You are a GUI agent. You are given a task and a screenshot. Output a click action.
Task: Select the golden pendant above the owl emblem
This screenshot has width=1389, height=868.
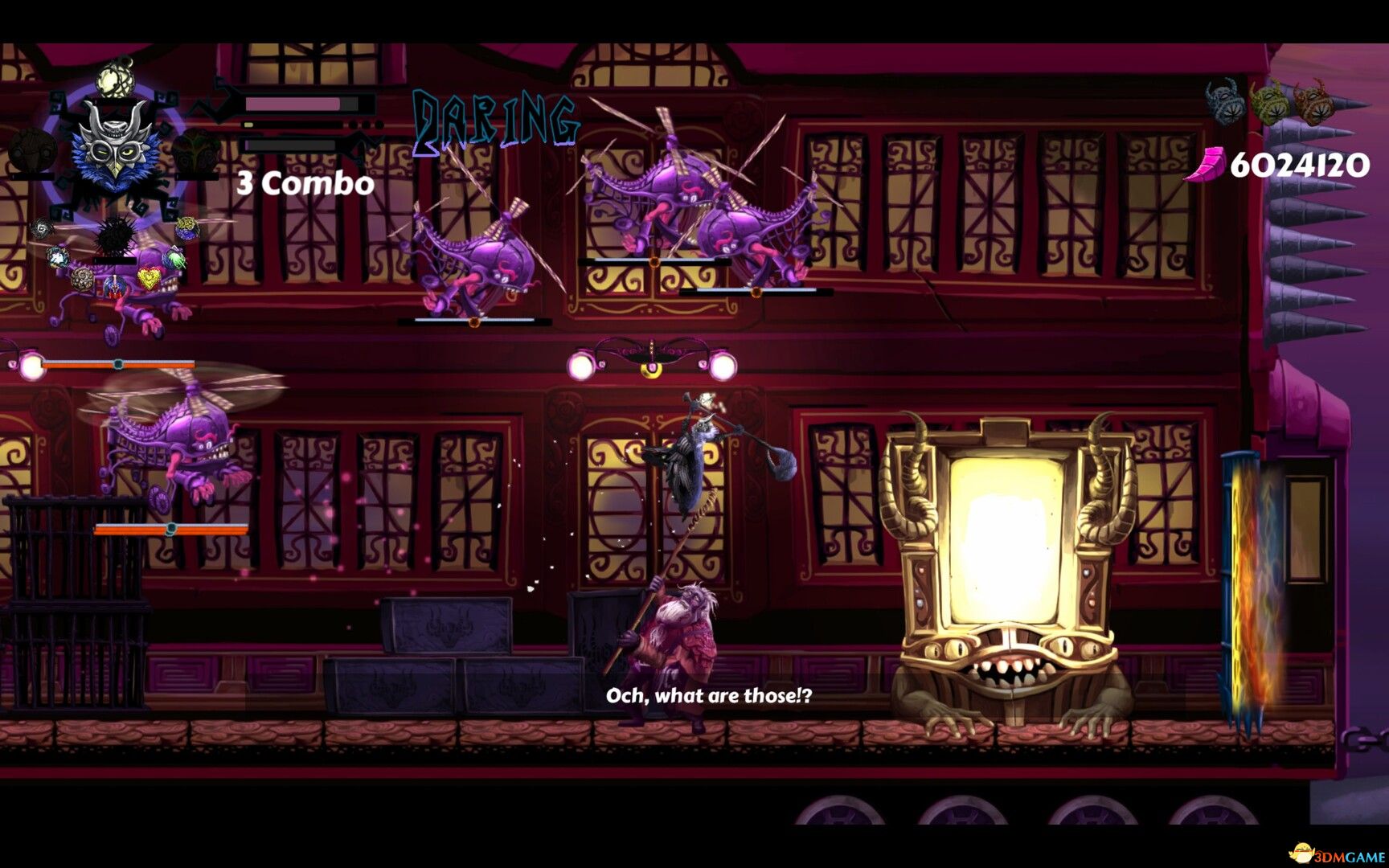[114, 80]
